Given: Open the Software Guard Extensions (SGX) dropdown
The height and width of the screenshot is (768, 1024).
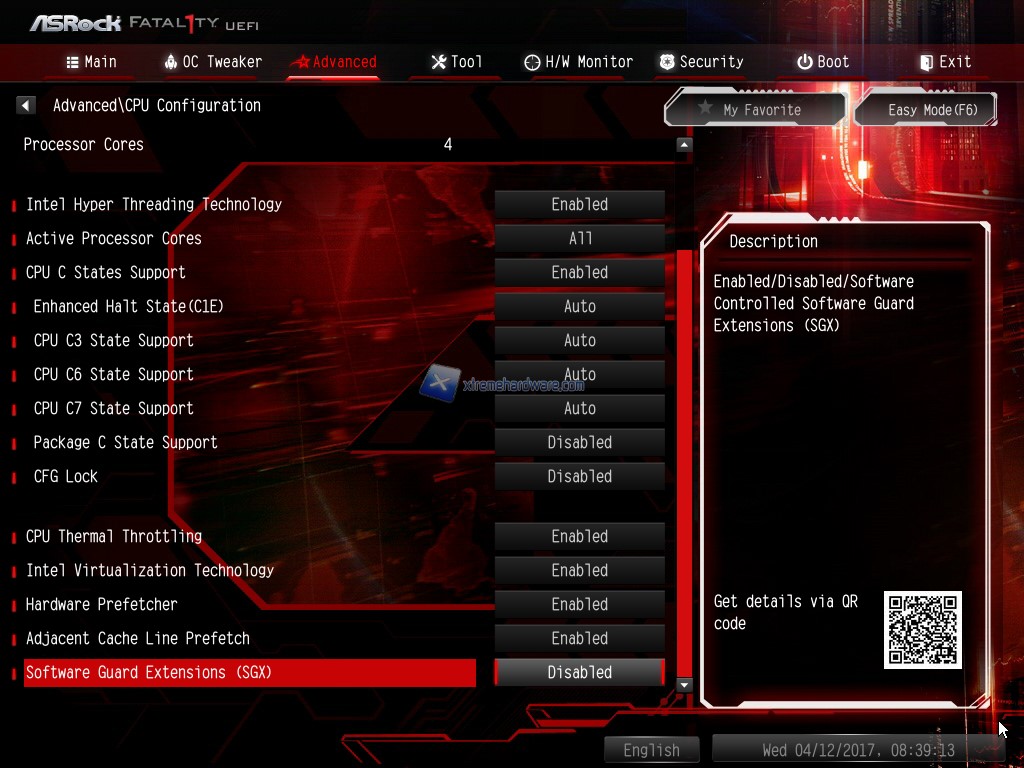Looking at the screenshot, I should tap(580, 673).
